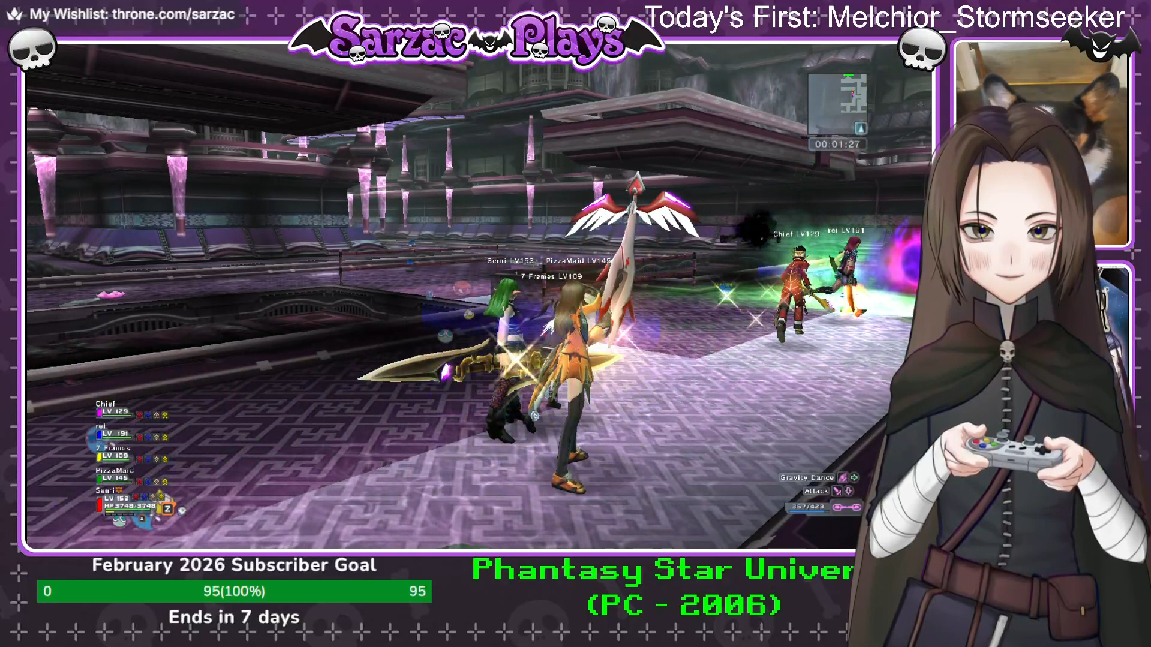Click the minimap's arrow toggle icon
The image size is (1151, 647).
pos(859,128)
